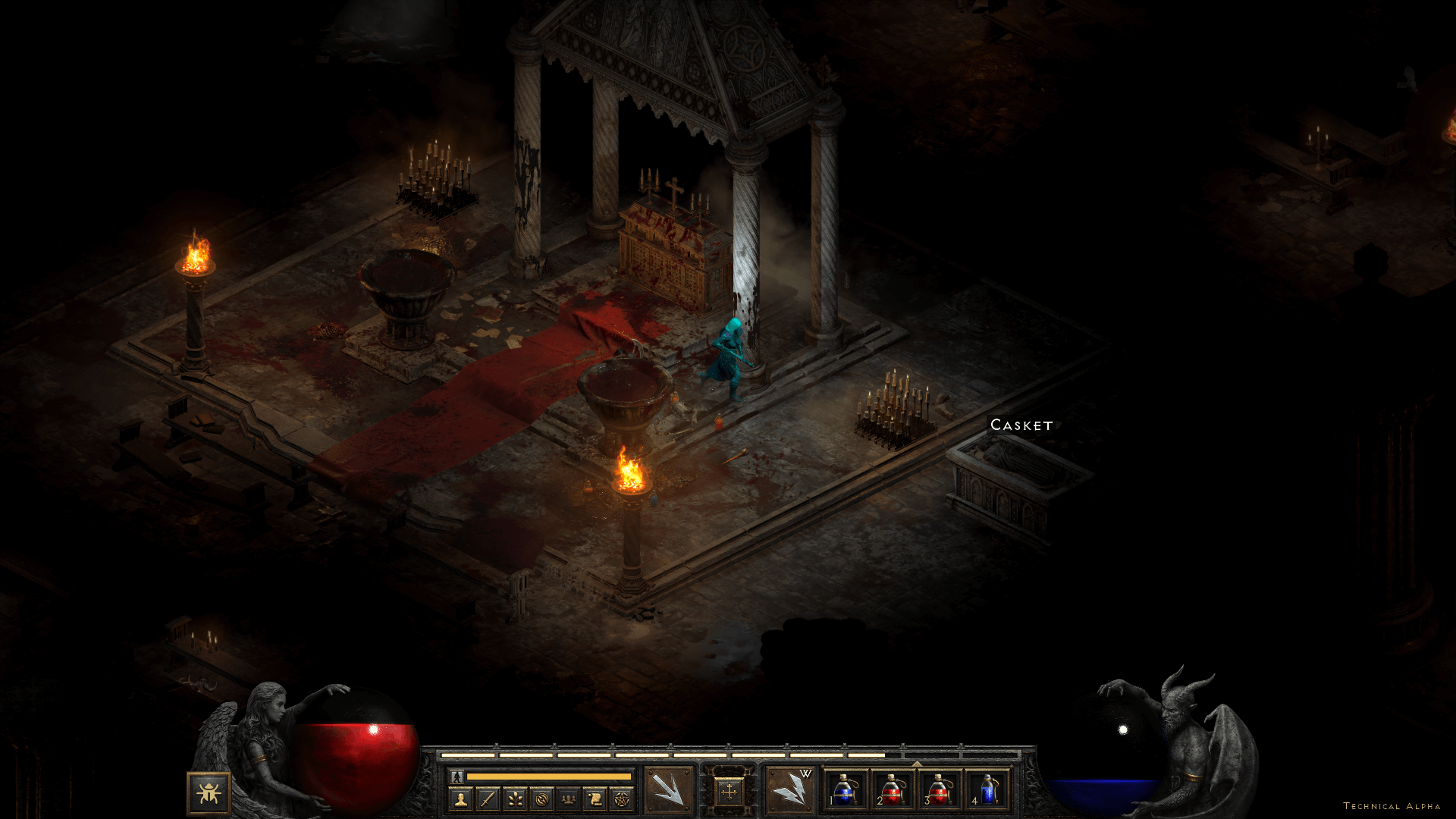Click the gold cross mini-panel button
Viewport: 1456px width, 819px height.
[x=729, y=792]
